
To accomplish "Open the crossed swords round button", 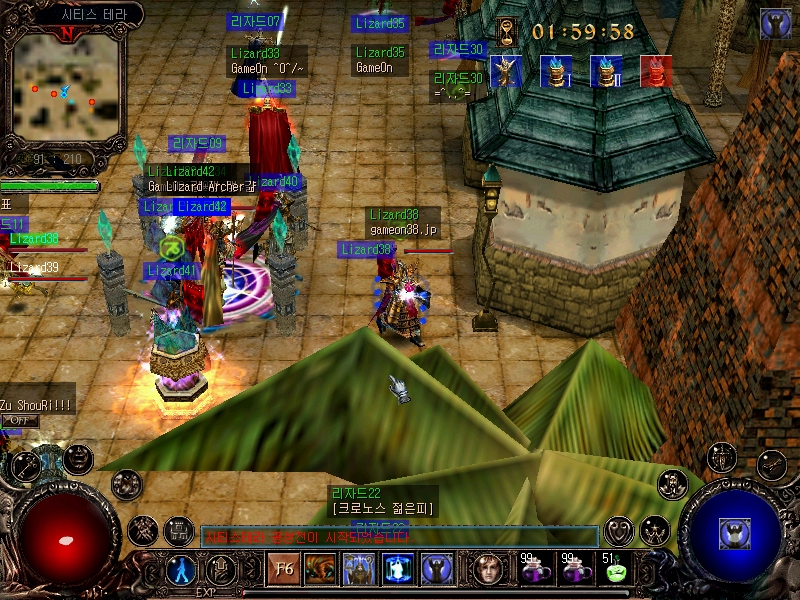I will pos(142,529).
